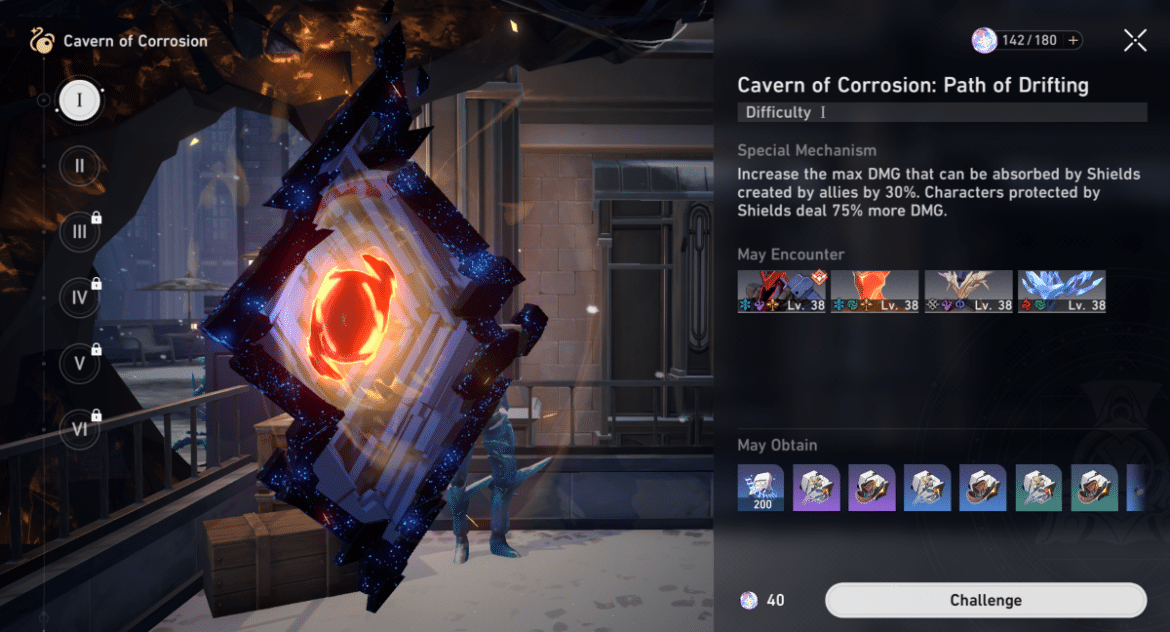This screenshot has height=632, width=1170.
Task: View the blue ice crystal enemy thumbnail
Action: (1061, 291)
